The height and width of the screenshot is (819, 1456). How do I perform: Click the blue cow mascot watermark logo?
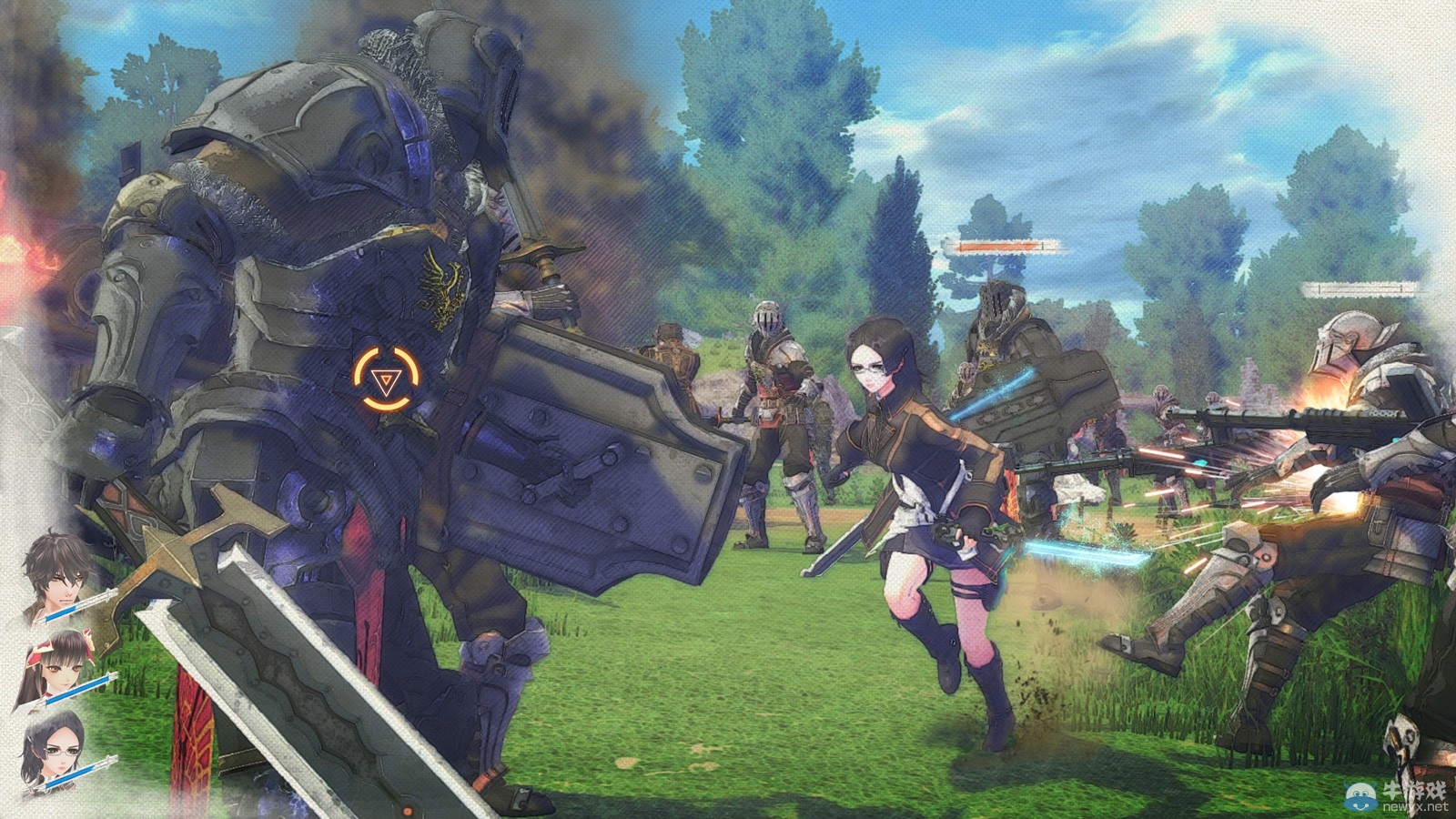tap(1360, 795)
